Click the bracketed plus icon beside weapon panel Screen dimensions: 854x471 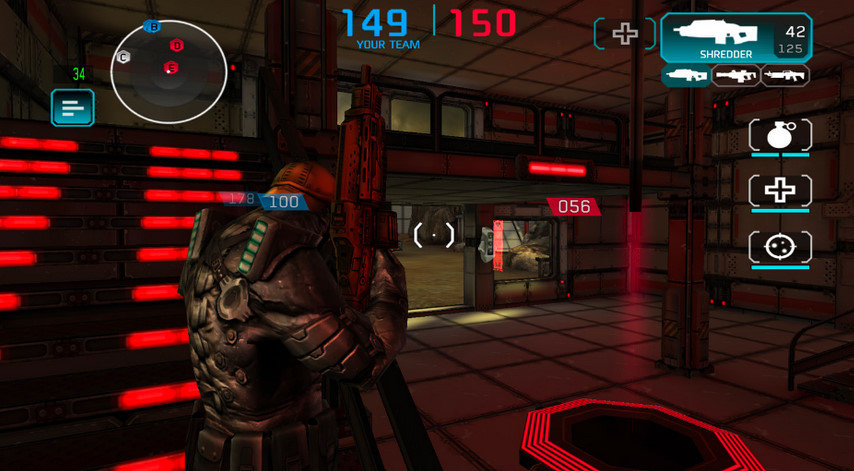[x=625, y=34]
